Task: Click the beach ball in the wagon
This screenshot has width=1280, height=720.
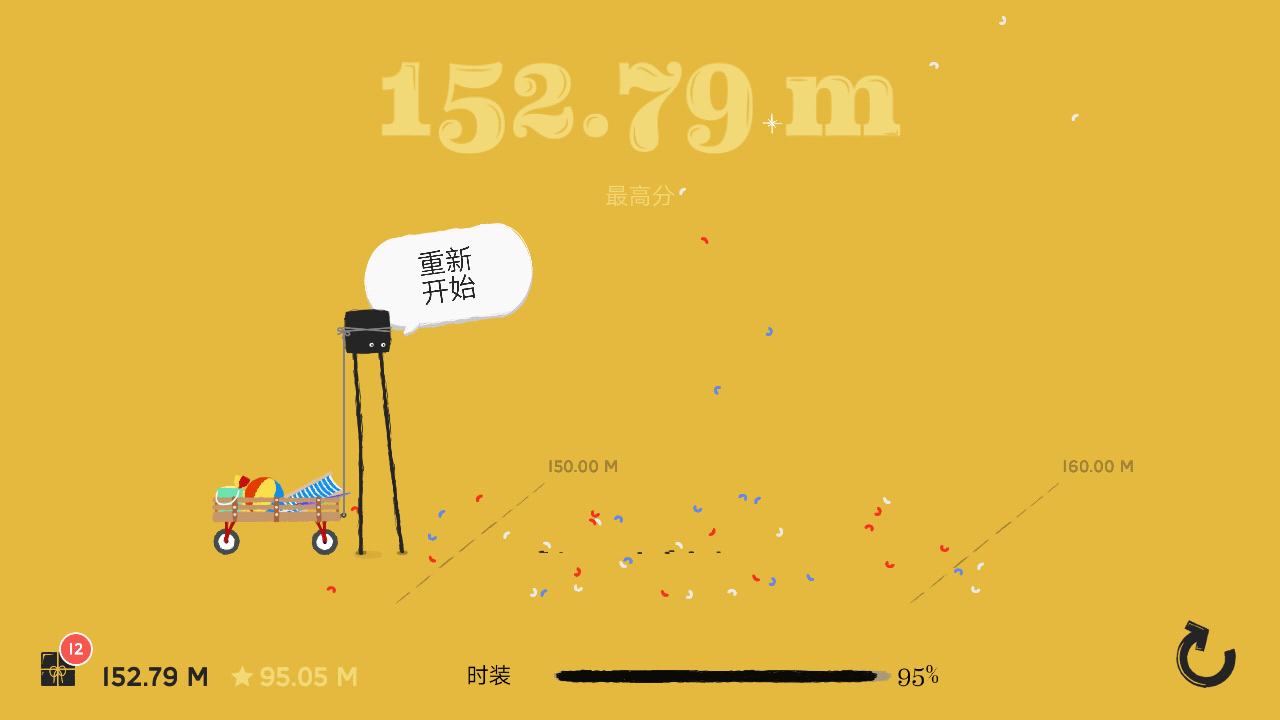Action: 262,487
